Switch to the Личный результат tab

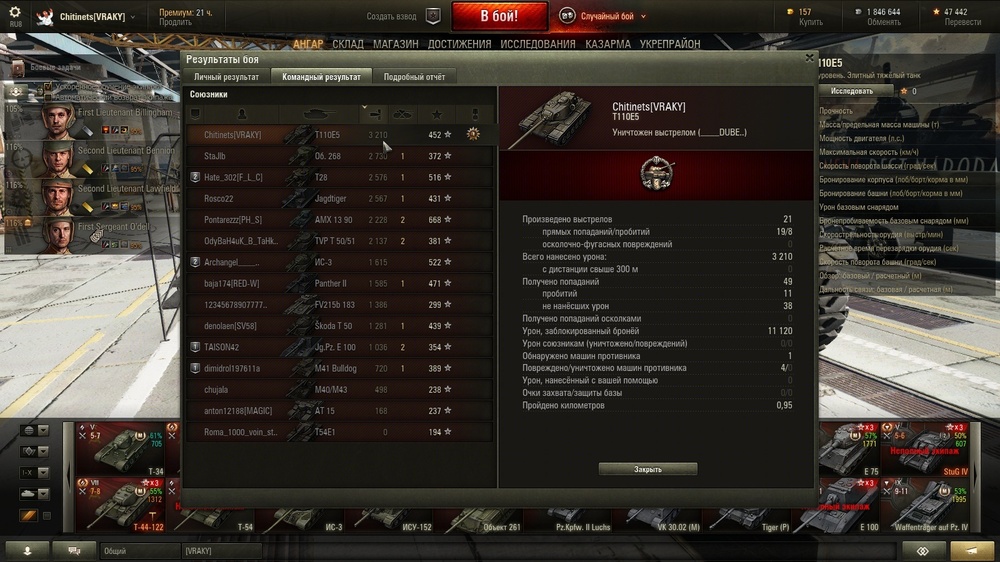226,77
